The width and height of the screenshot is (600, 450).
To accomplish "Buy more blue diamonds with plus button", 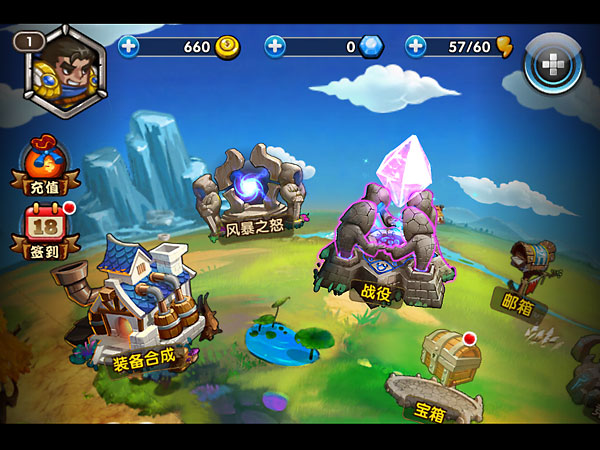I will tap(275, 46).
